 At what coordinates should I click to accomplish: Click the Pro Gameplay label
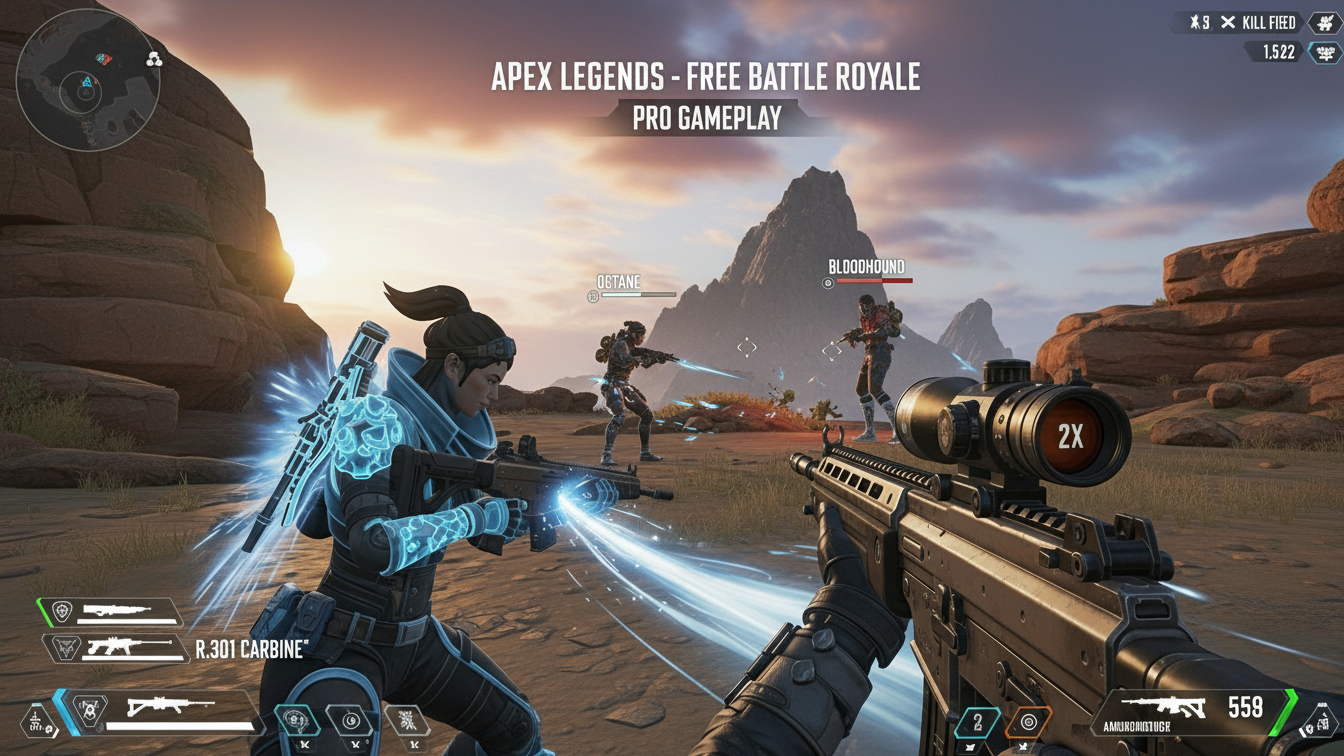(x=706, y=120)
